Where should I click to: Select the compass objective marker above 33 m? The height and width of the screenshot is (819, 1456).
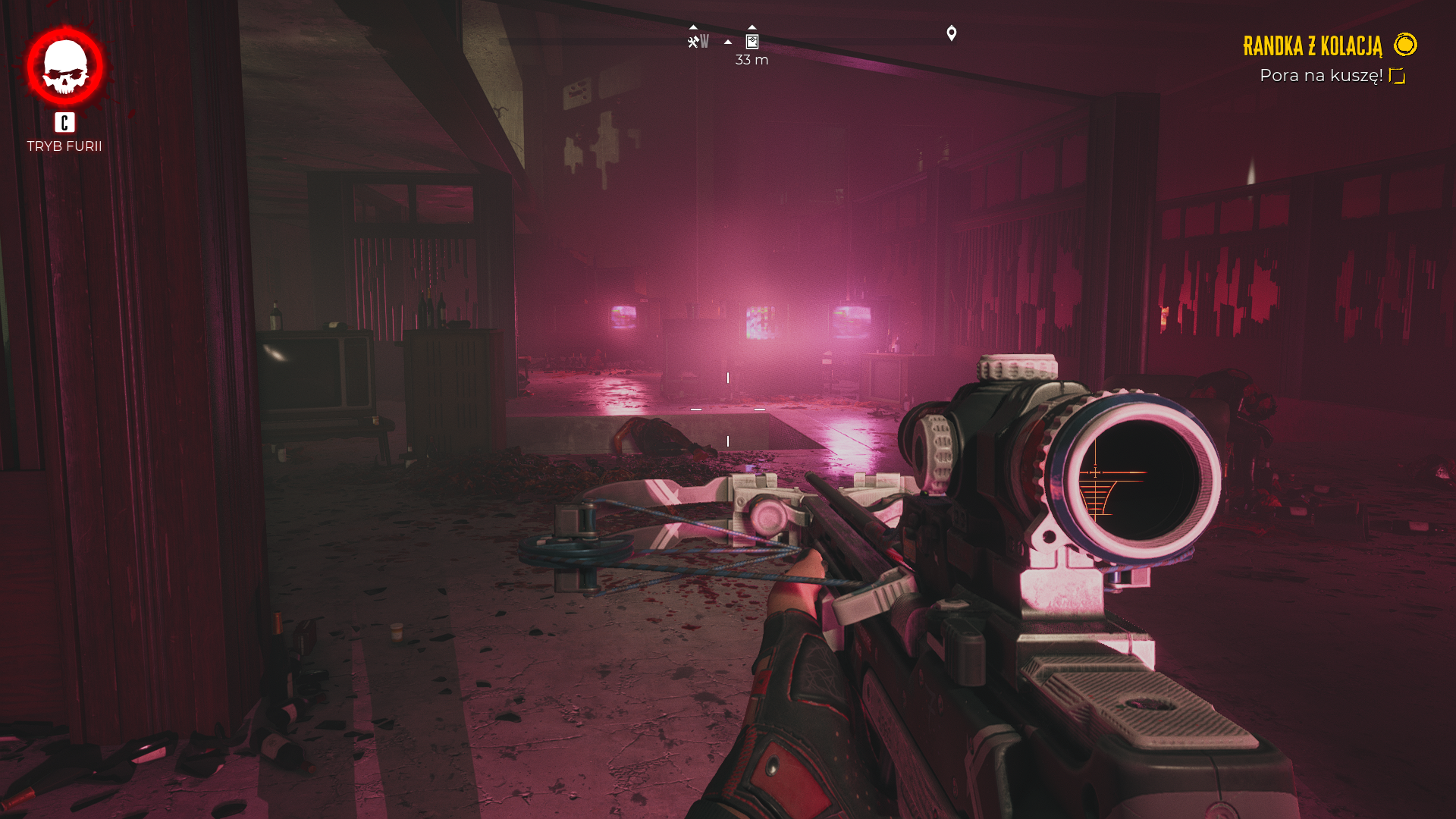click(x=752, y=42)
